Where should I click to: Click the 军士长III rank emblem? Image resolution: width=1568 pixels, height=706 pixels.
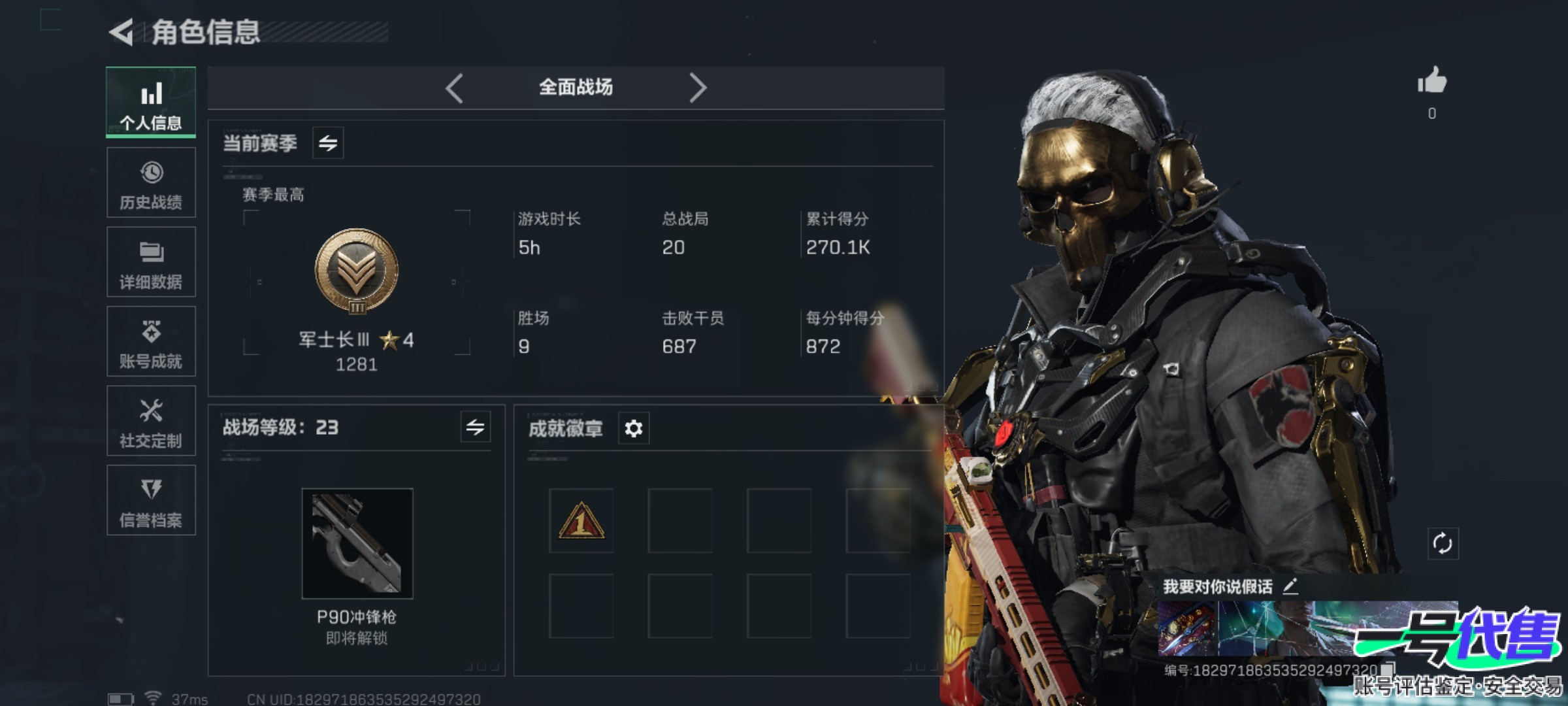[x=357, y=271]
